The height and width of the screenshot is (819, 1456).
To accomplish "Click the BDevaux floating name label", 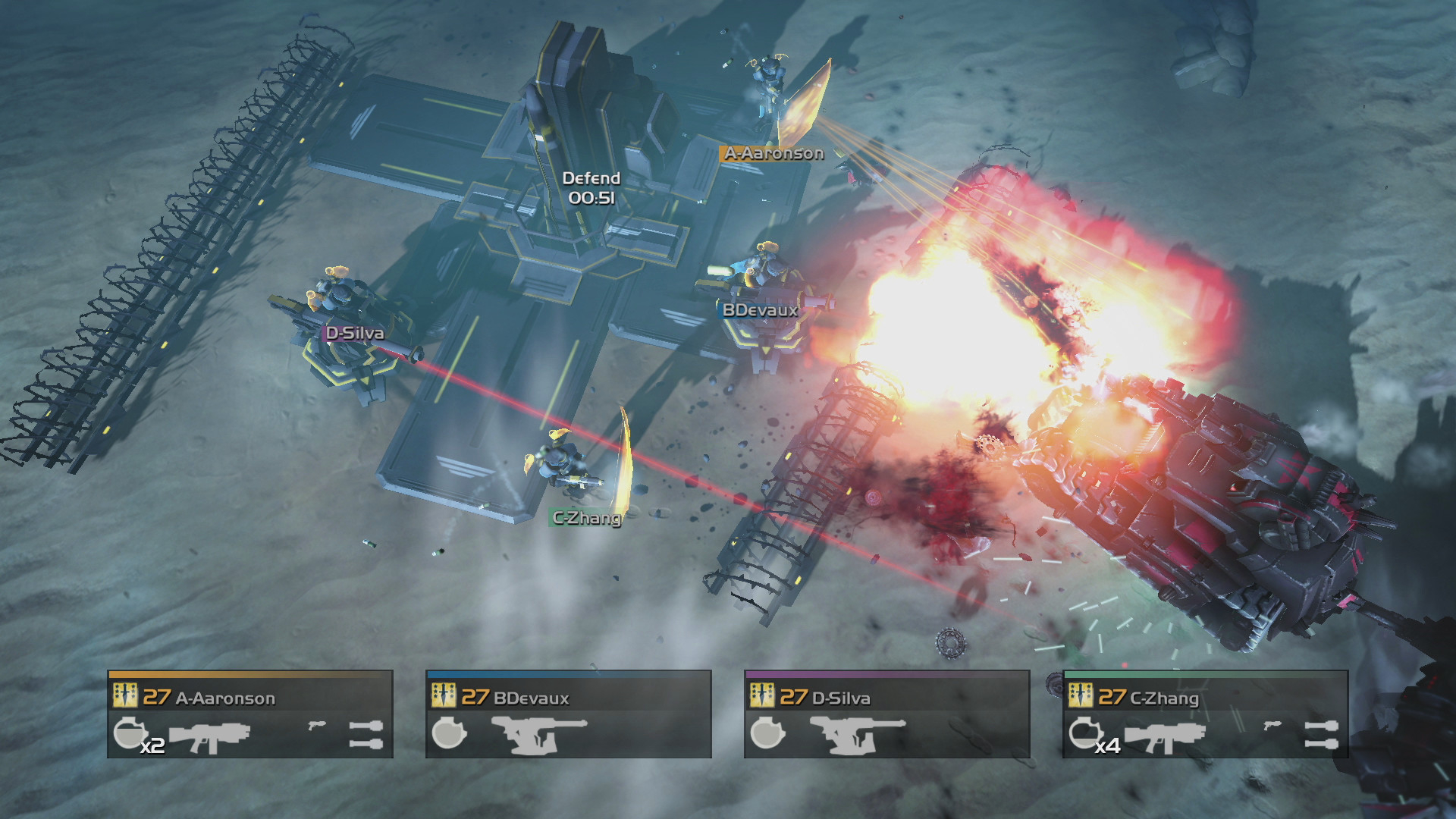I will tap(759, 310).
